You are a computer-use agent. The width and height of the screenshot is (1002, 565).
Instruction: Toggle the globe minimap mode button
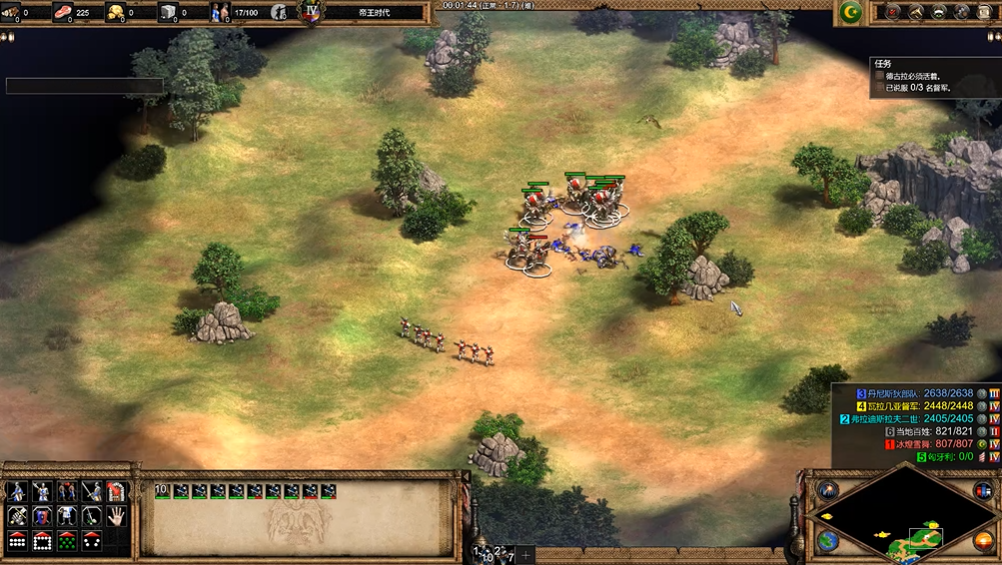coord(828,541)
